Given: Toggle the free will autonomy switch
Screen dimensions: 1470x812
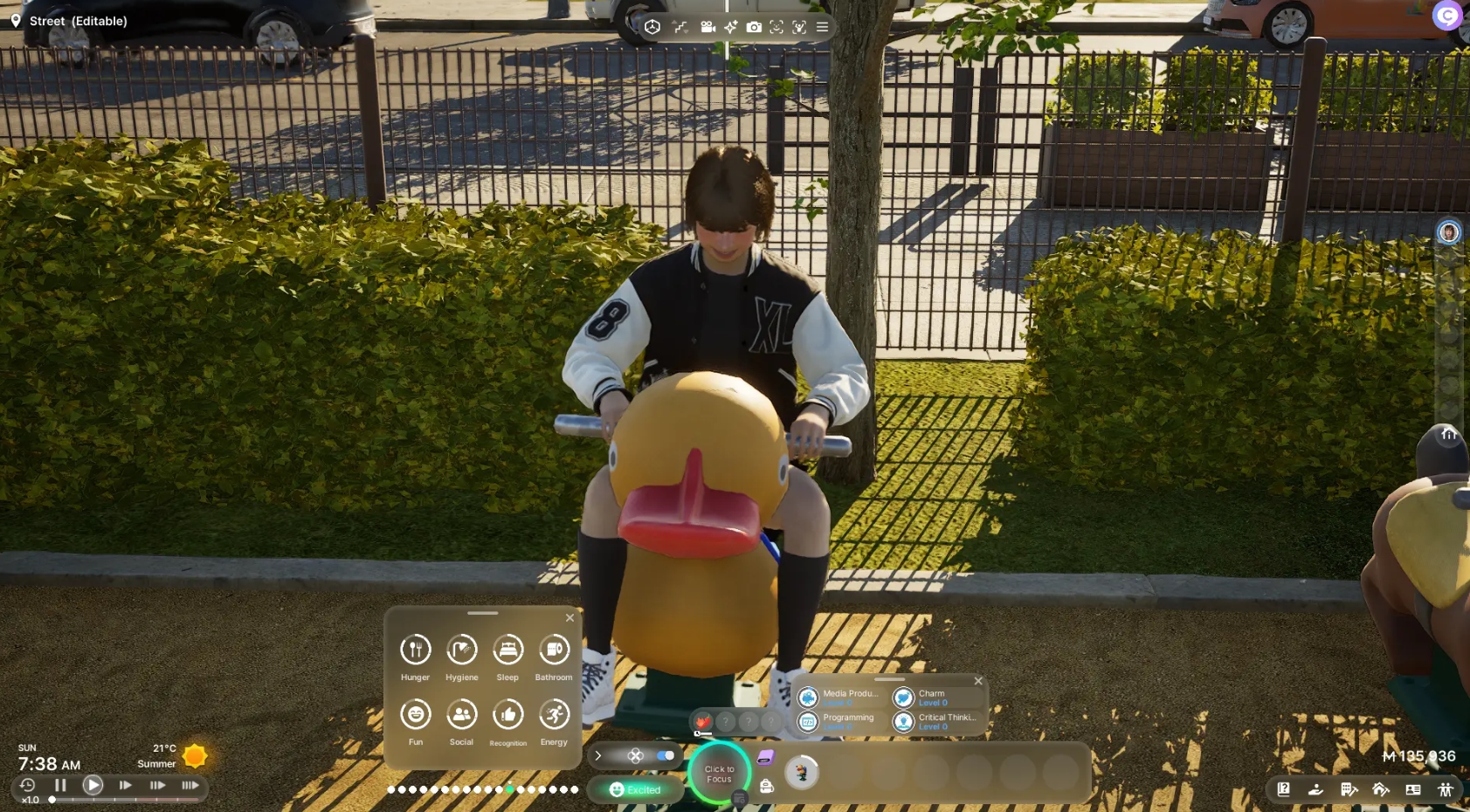Looking at the screenshot, I should click(665, 755).
